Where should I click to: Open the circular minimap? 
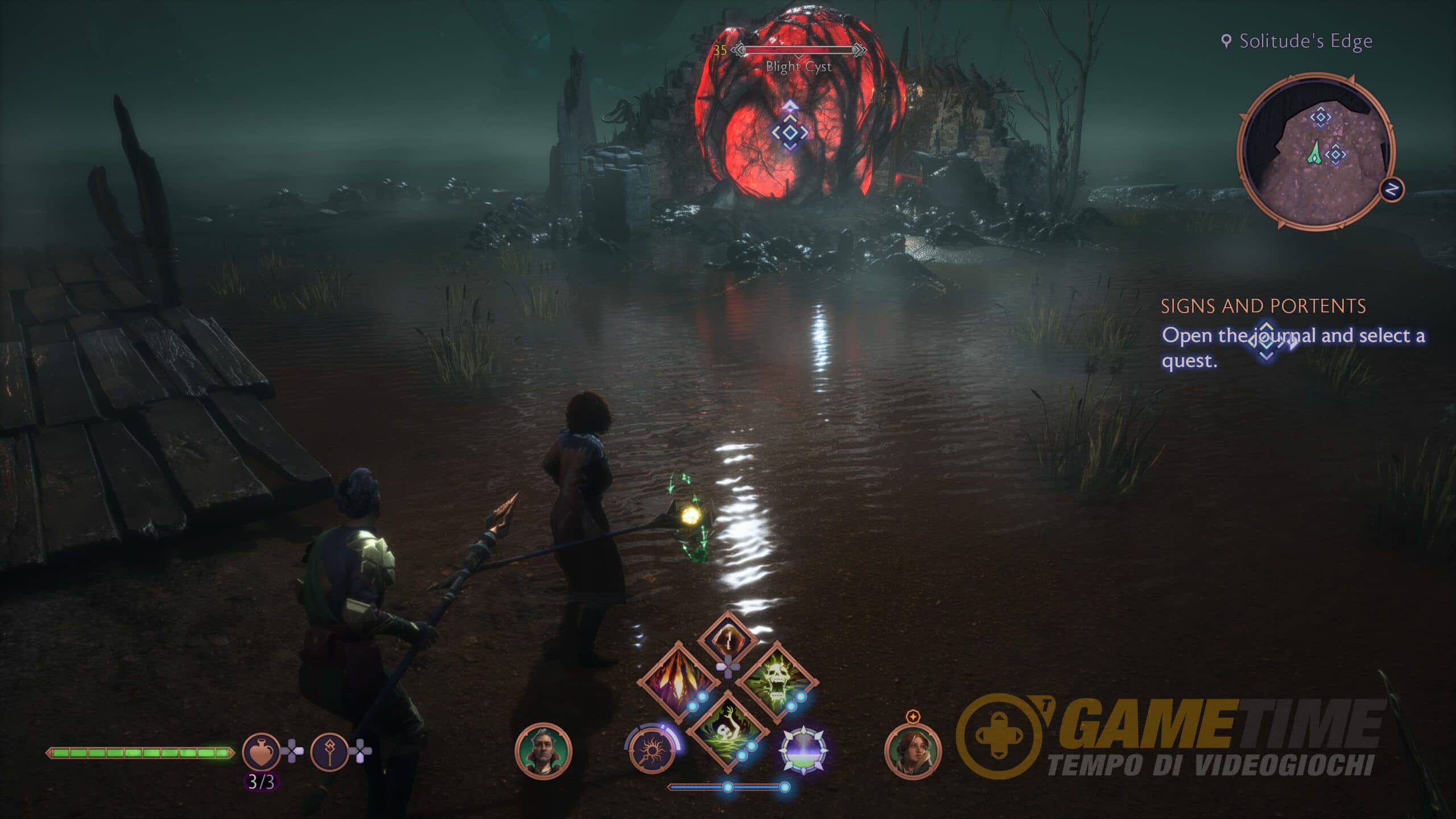[x=1316, y=151]
